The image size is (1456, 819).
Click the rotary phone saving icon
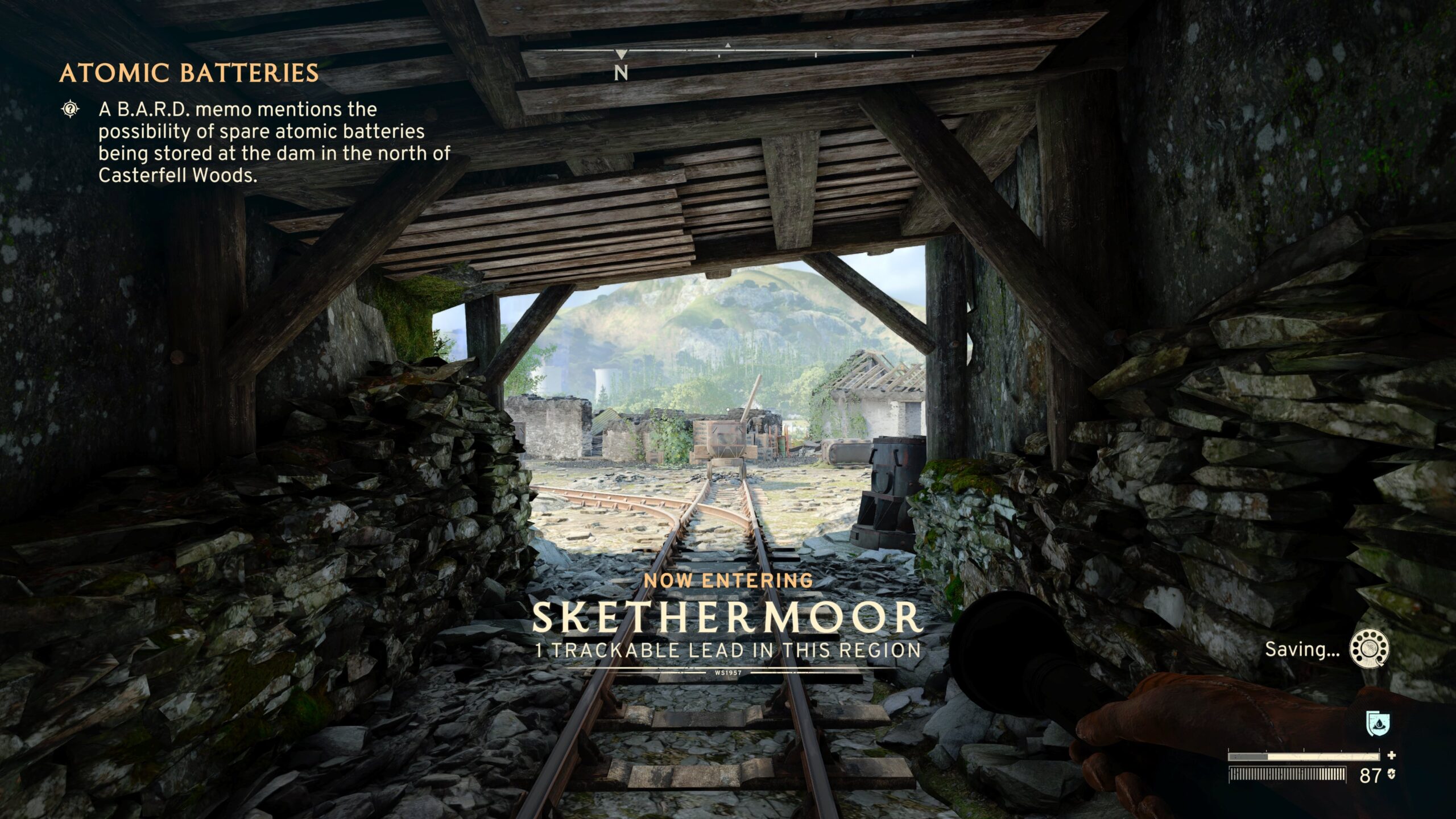[1370, 649]
